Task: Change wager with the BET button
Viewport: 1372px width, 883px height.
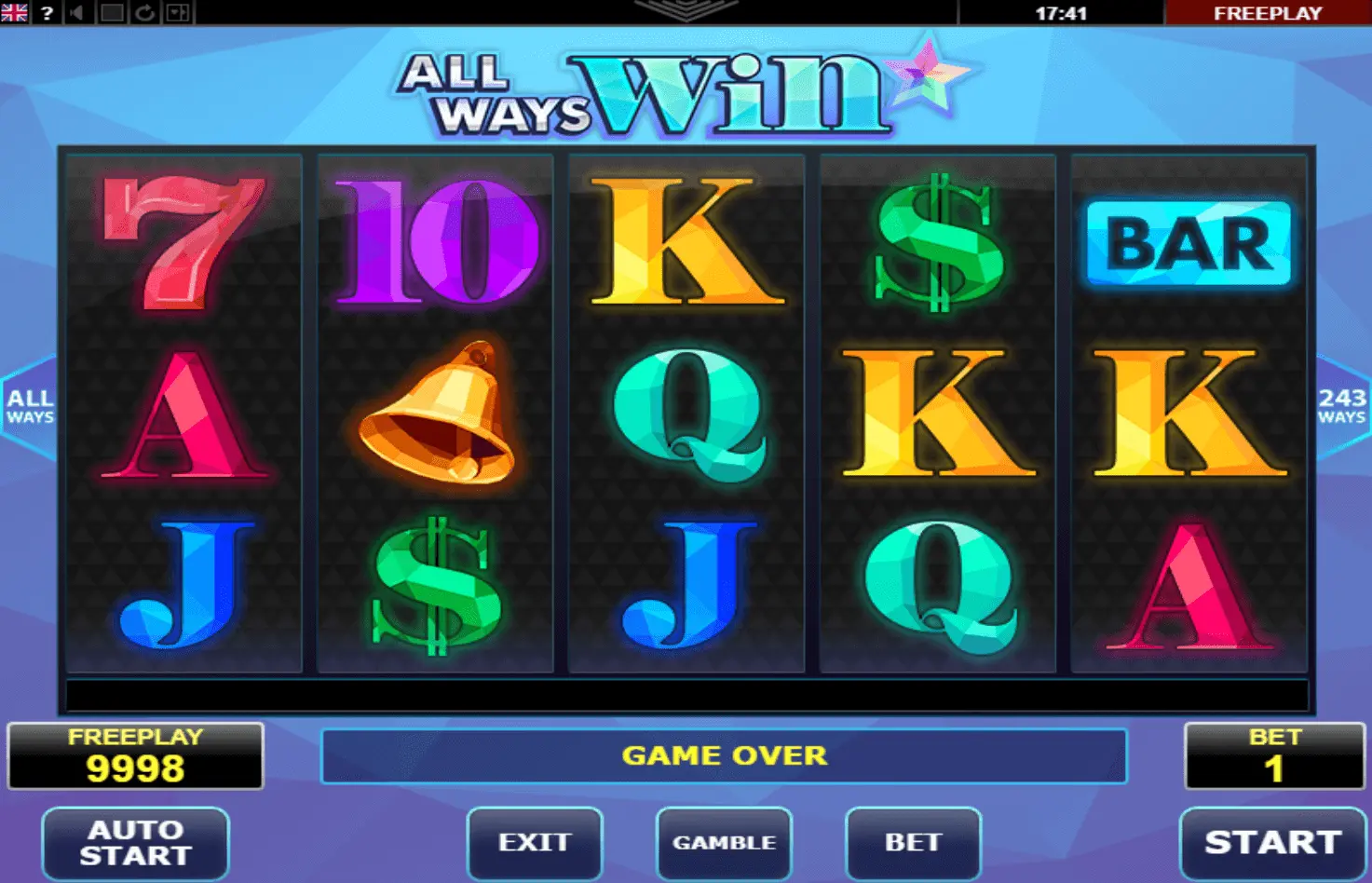Action: (x=913, y=842)
